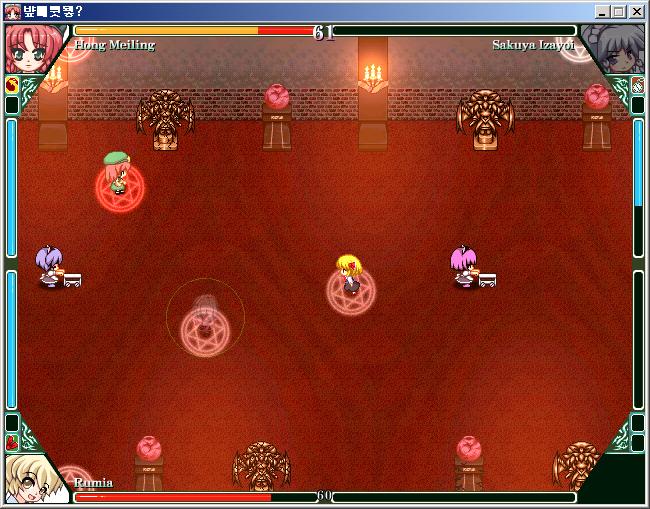
Task: Activate the skill icon under Sakuya's portrait
Action: coord(637,85)
